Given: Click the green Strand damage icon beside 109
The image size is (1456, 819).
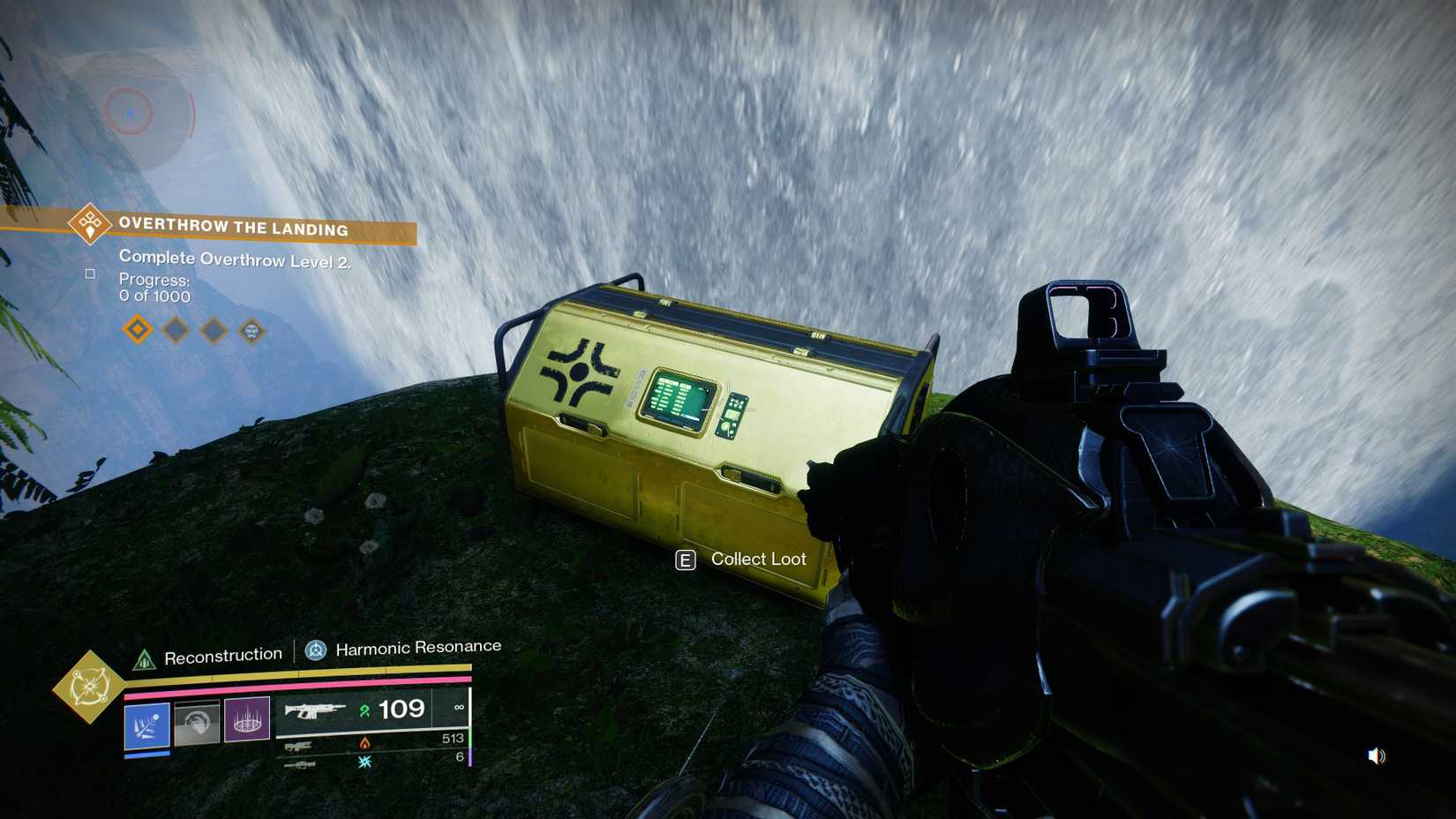Looking at the screenshot, I should pyautogui.click(x=364, y=710).
